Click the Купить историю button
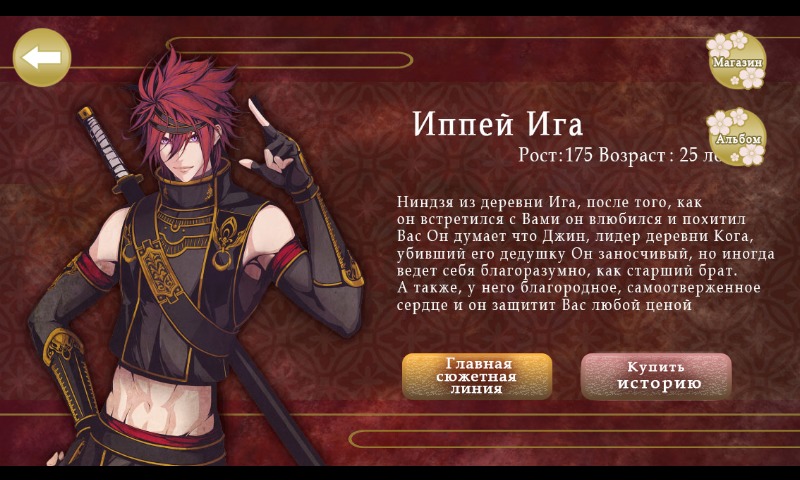The width and height of the screenshot is (800, 480). coord(656,376)
